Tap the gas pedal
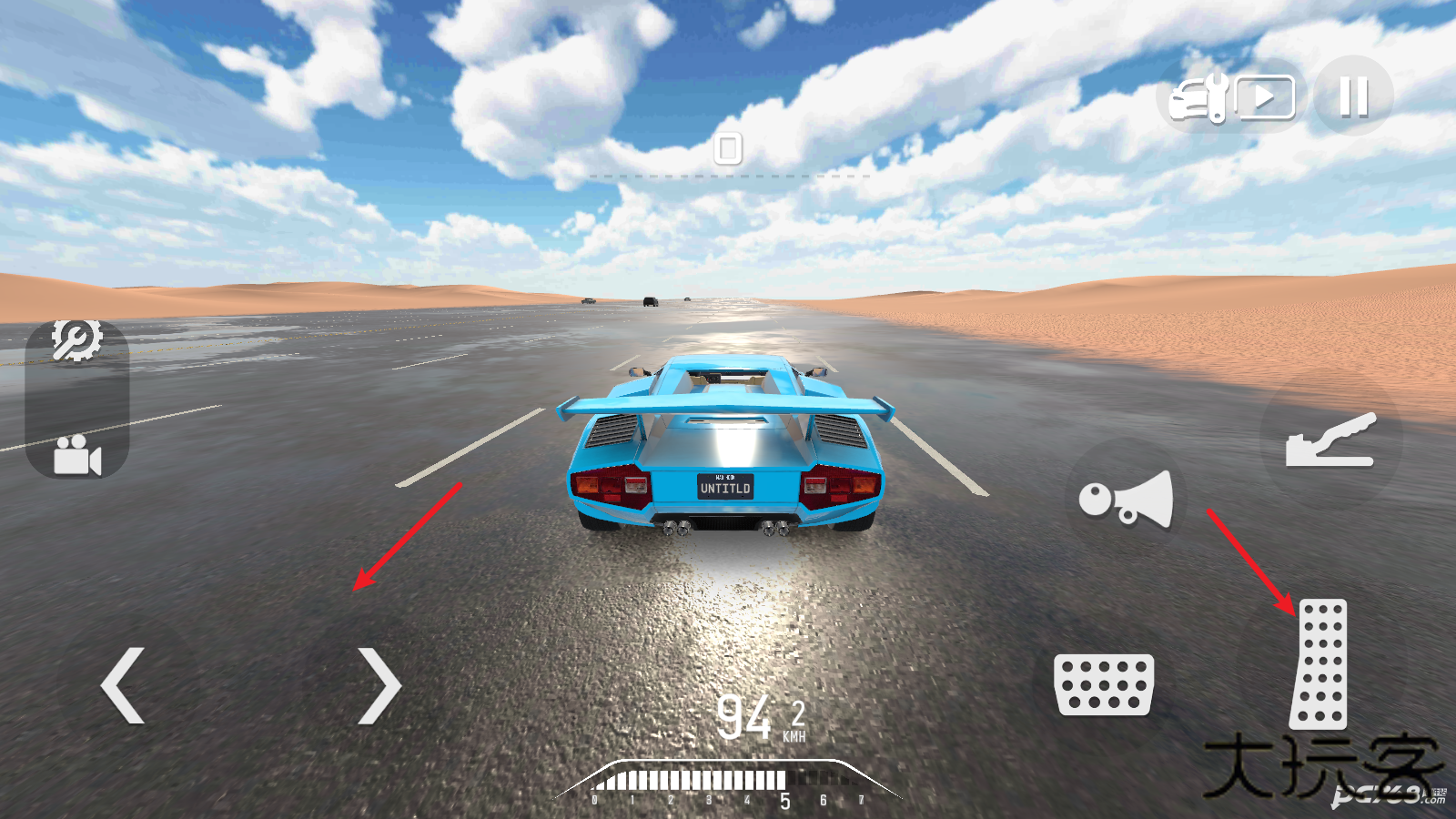This screenshot has height=819, width=1456. click(1319, 663)
